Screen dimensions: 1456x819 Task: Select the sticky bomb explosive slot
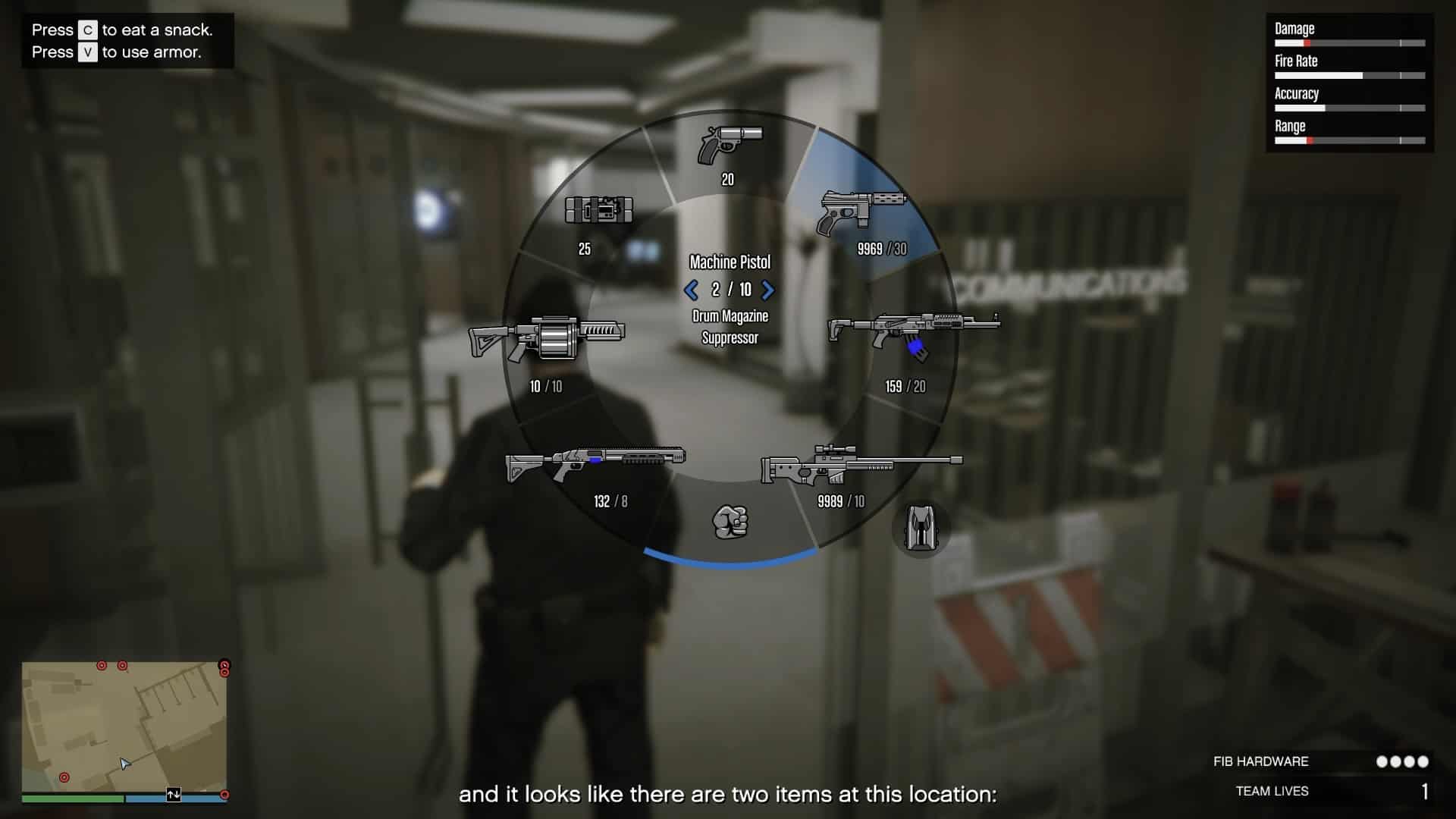click(598, 210)
